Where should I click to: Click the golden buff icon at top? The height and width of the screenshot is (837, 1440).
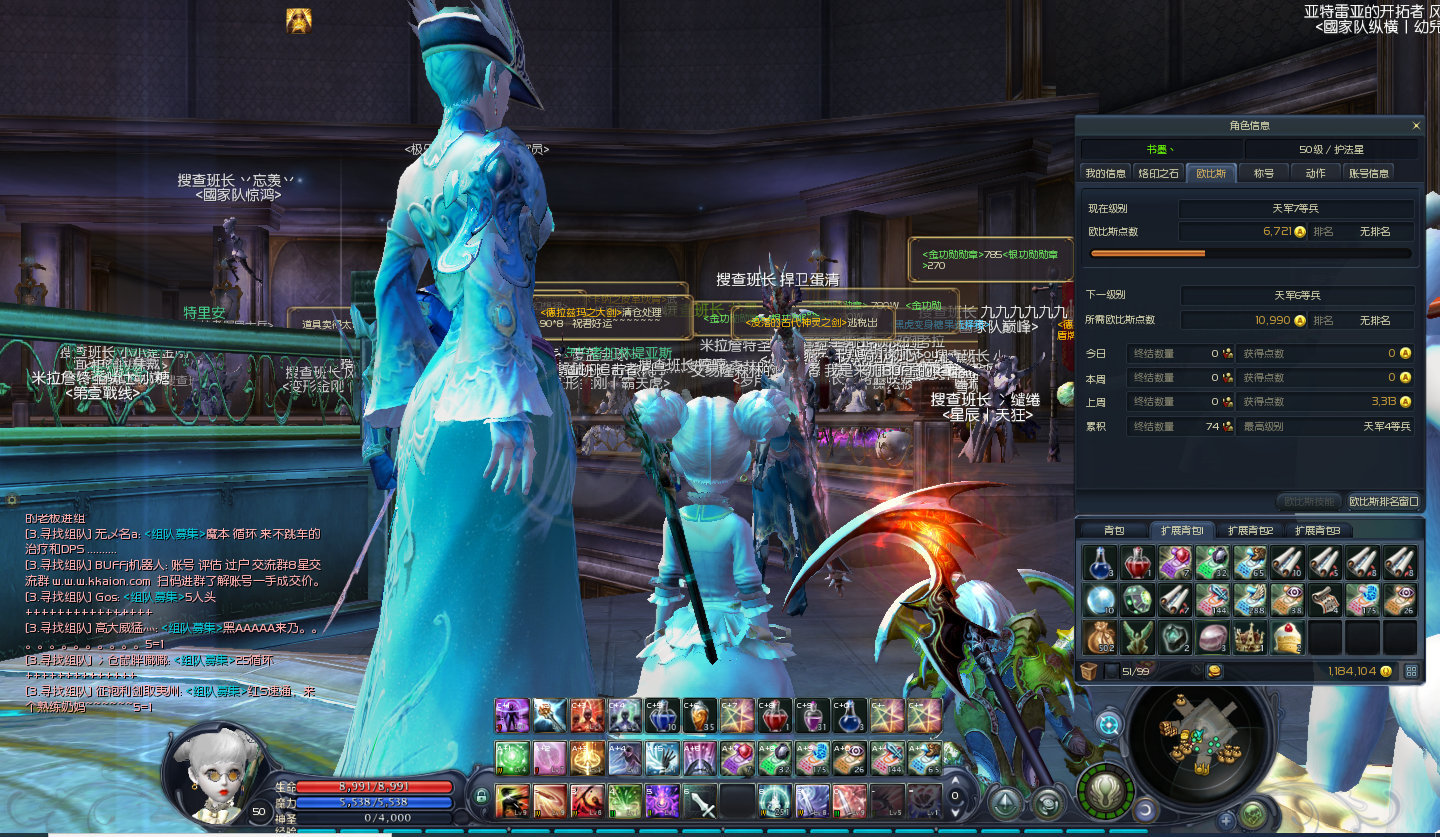coord(298,20)
